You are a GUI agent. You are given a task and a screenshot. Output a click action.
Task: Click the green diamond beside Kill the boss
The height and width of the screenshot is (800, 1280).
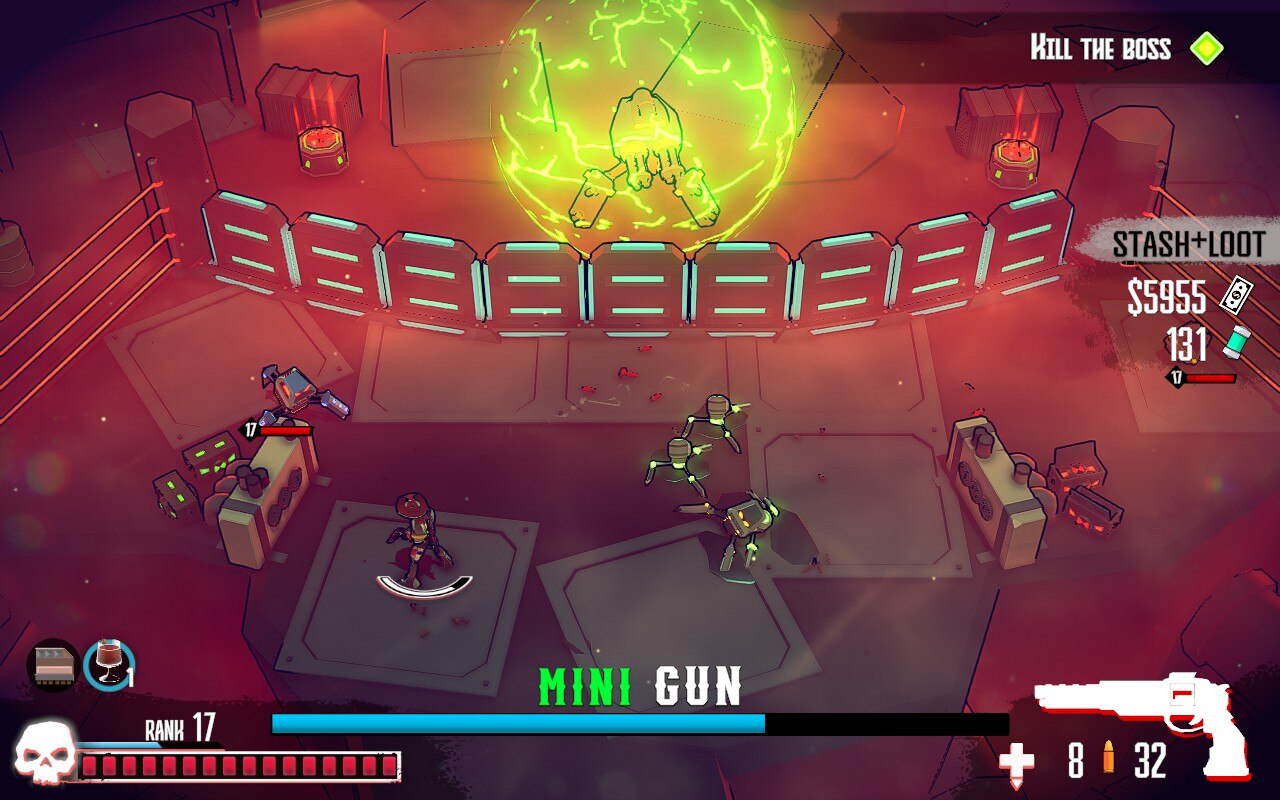pos(1208,47)
